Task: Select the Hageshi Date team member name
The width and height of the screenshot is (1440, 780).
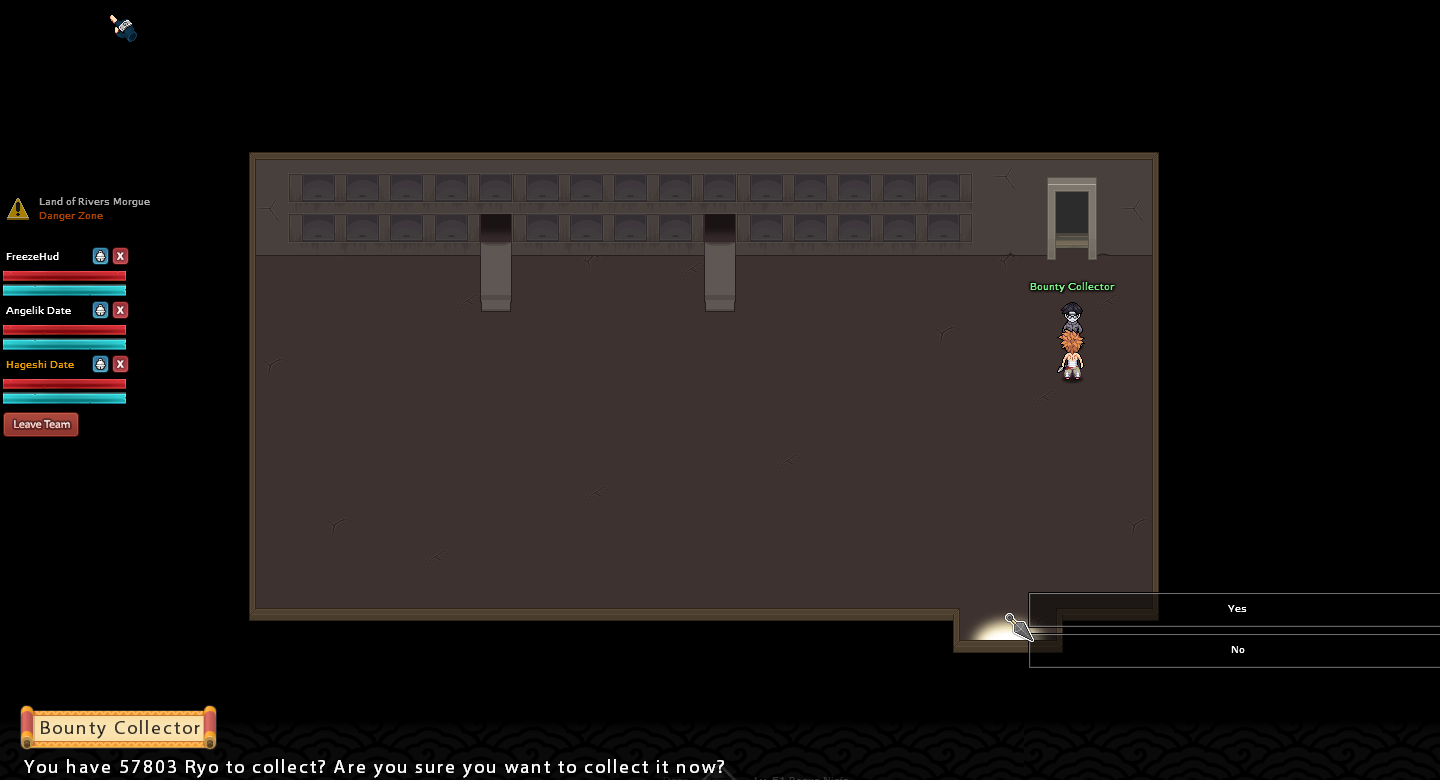Action: (40, 365)
